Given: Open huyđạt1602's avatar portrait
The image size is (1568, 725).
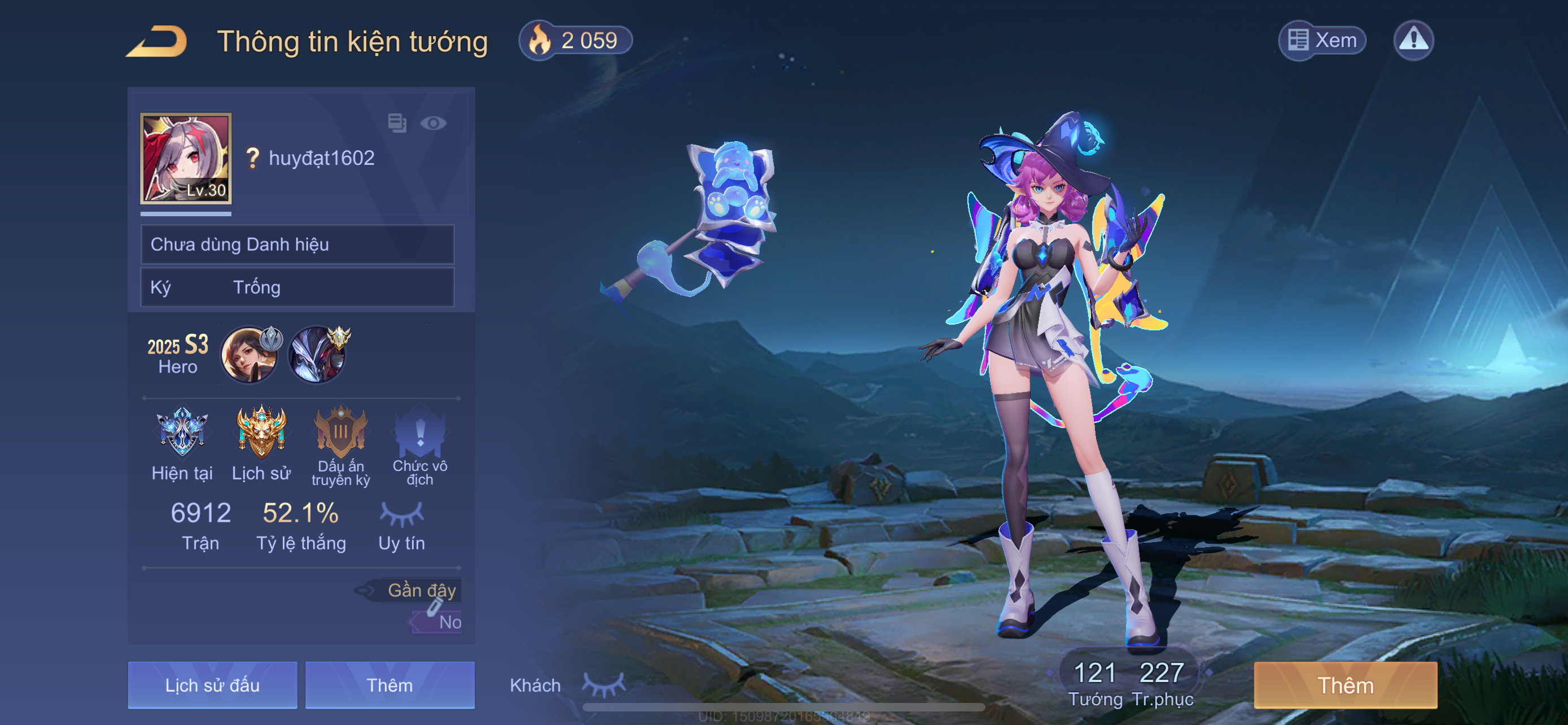Looking at the screenshot, I should (x=186, y=158).
